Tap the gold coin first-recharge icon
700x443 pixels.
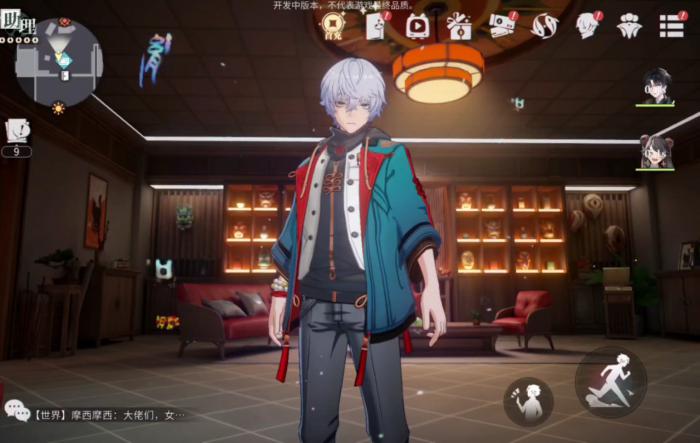tap(333, 26)
